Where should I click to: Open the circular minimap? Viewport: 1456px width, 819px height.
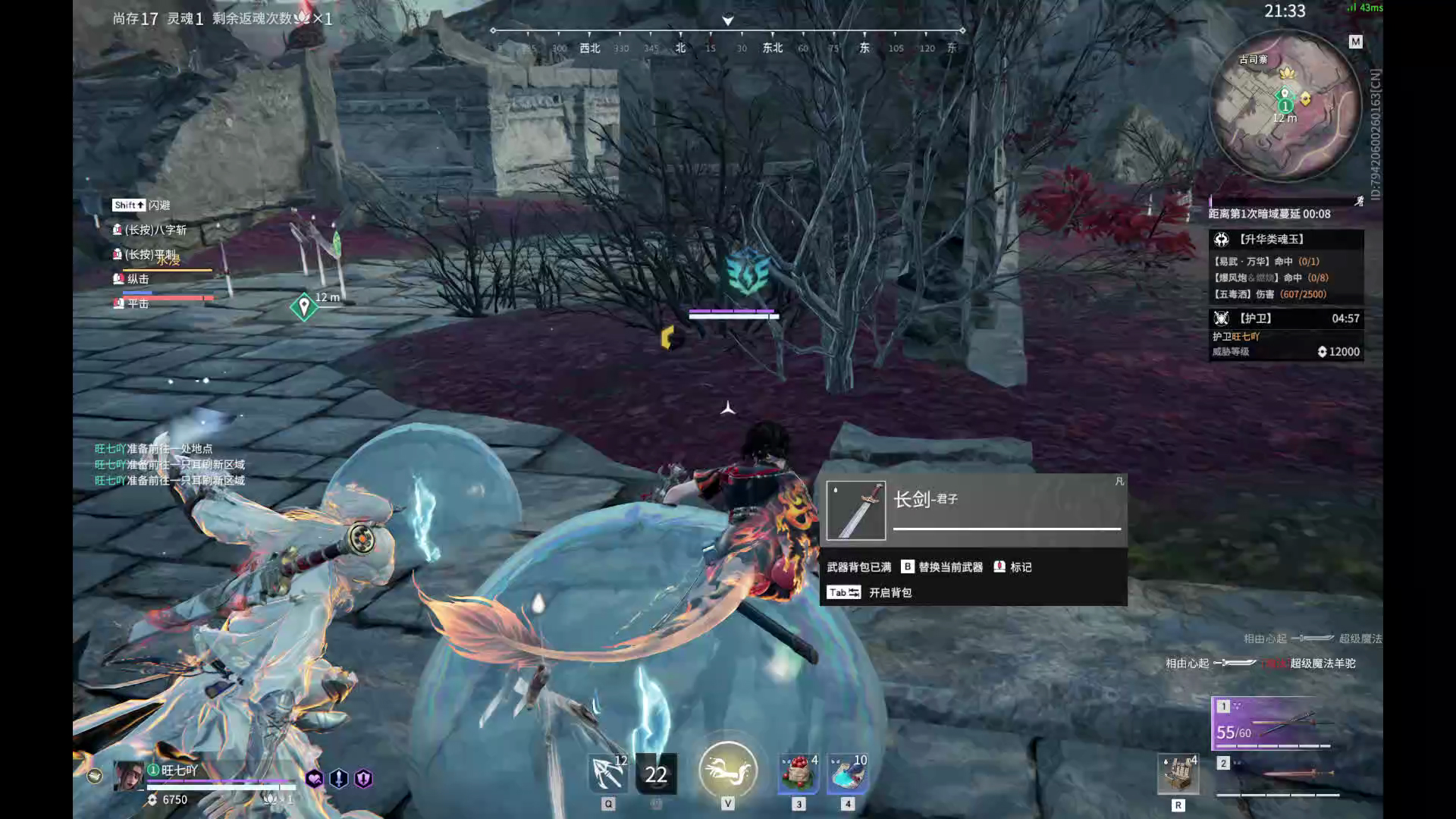tap(1285, 106)
